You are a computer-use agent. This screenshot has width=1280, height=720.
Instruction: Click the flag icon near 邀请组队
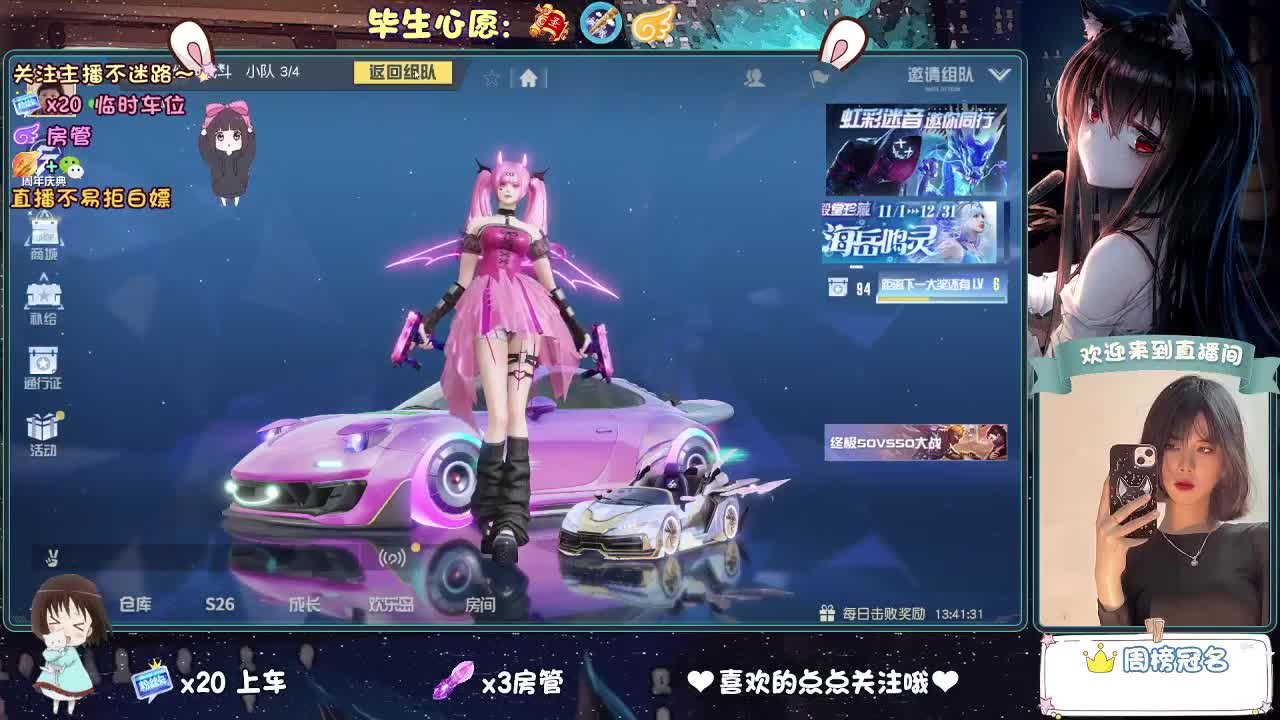[820, 76]
